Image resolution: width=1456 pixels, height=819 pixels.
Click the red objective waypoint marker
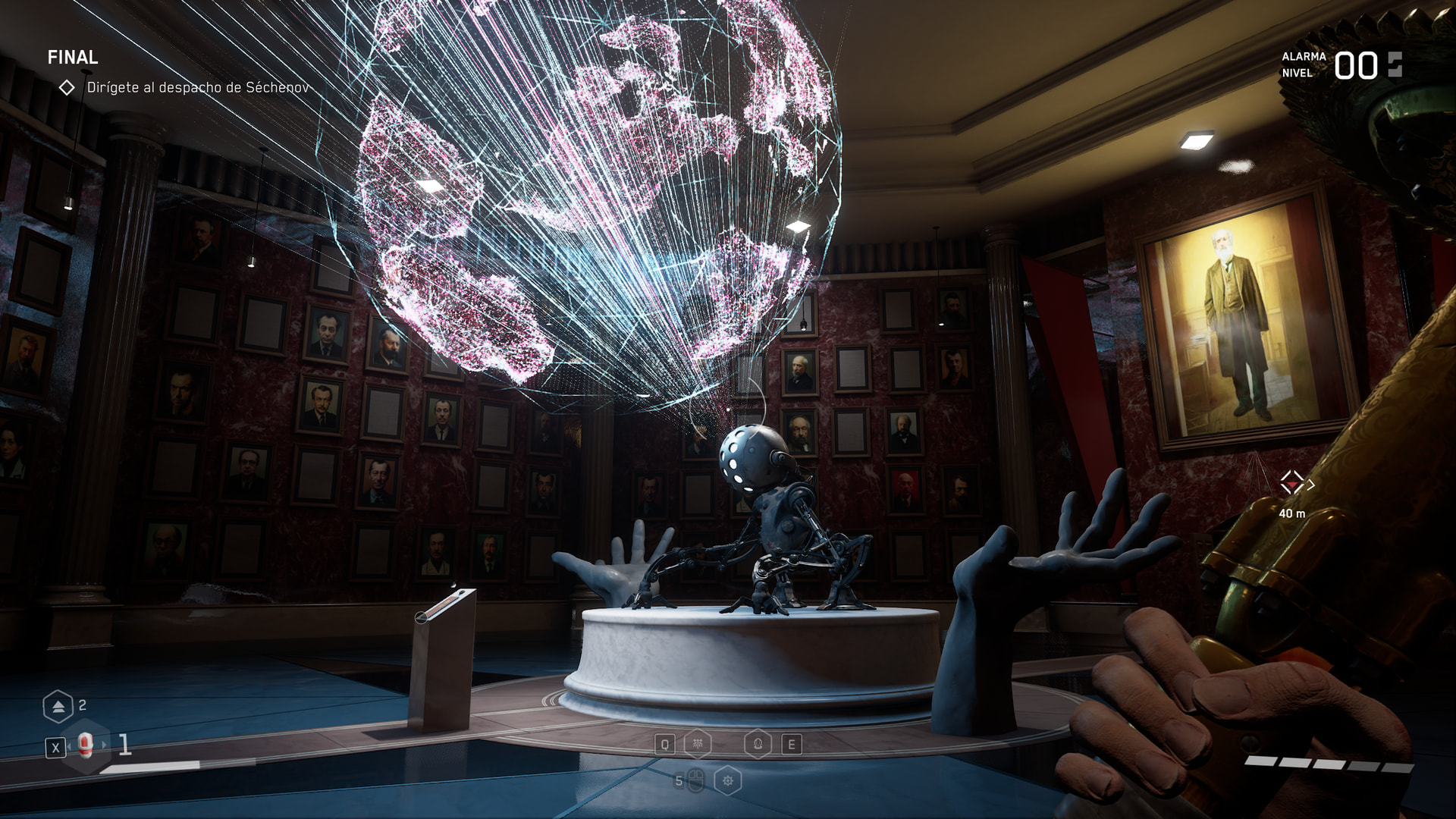click(x=1291, y=482)
